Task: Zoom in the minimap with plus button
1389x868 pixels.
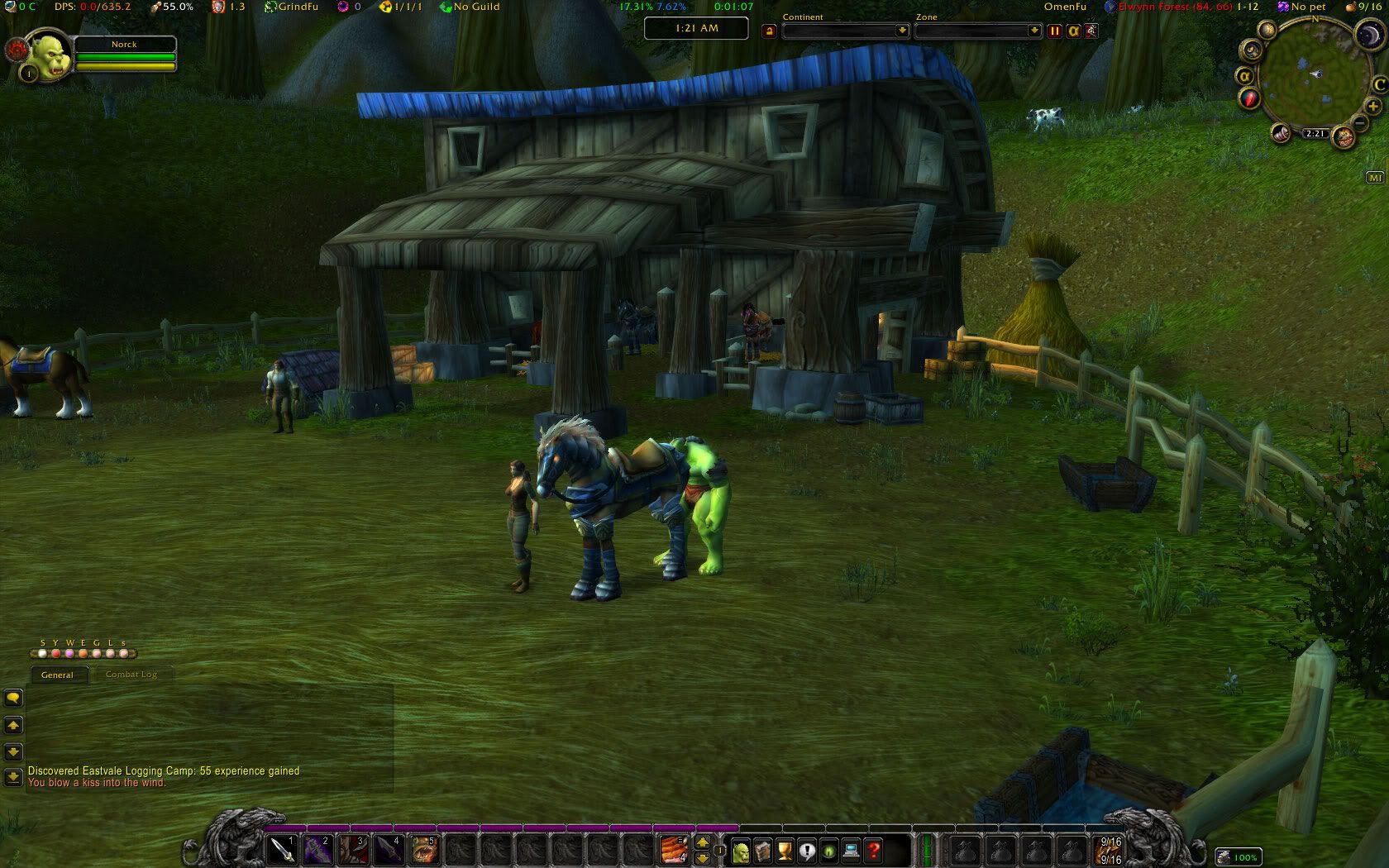Action: click(x=1373, y=107)
